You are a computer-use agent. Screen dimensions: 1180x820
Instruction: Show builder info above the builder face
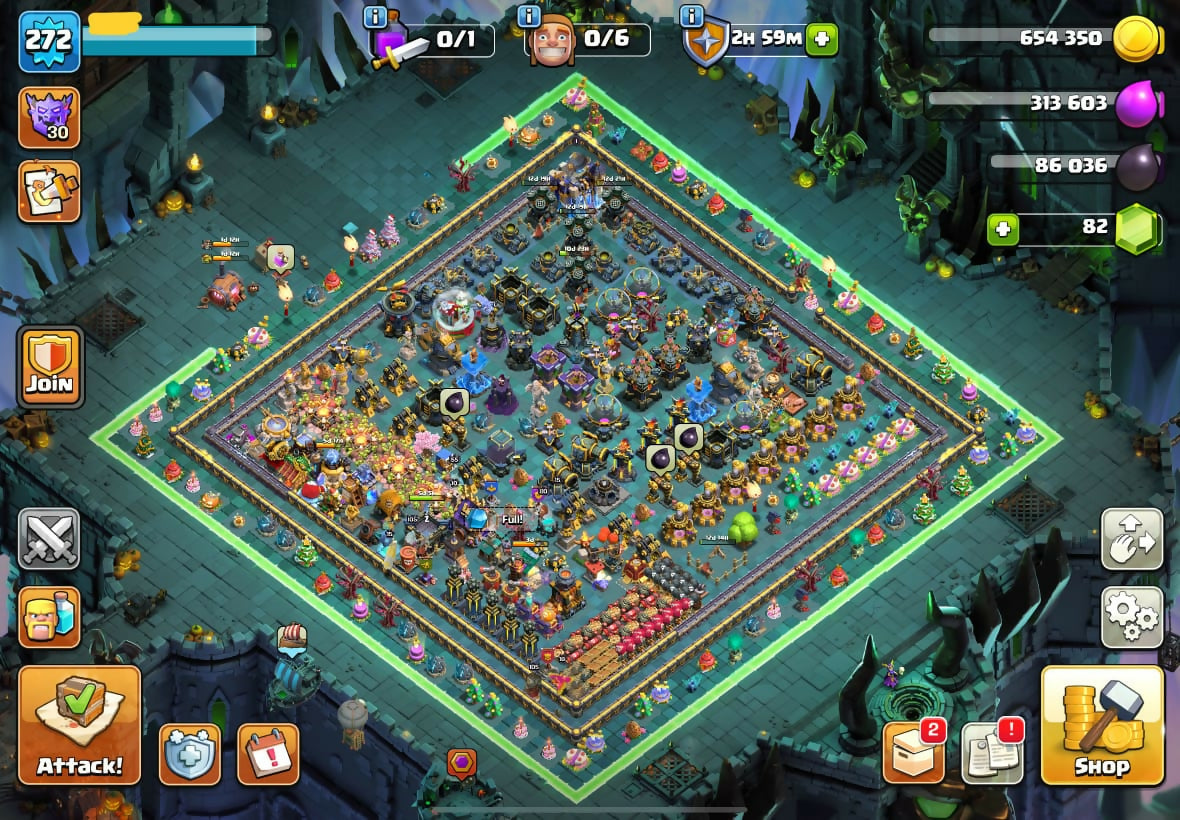pyautogui.click(x=529, y=17)
